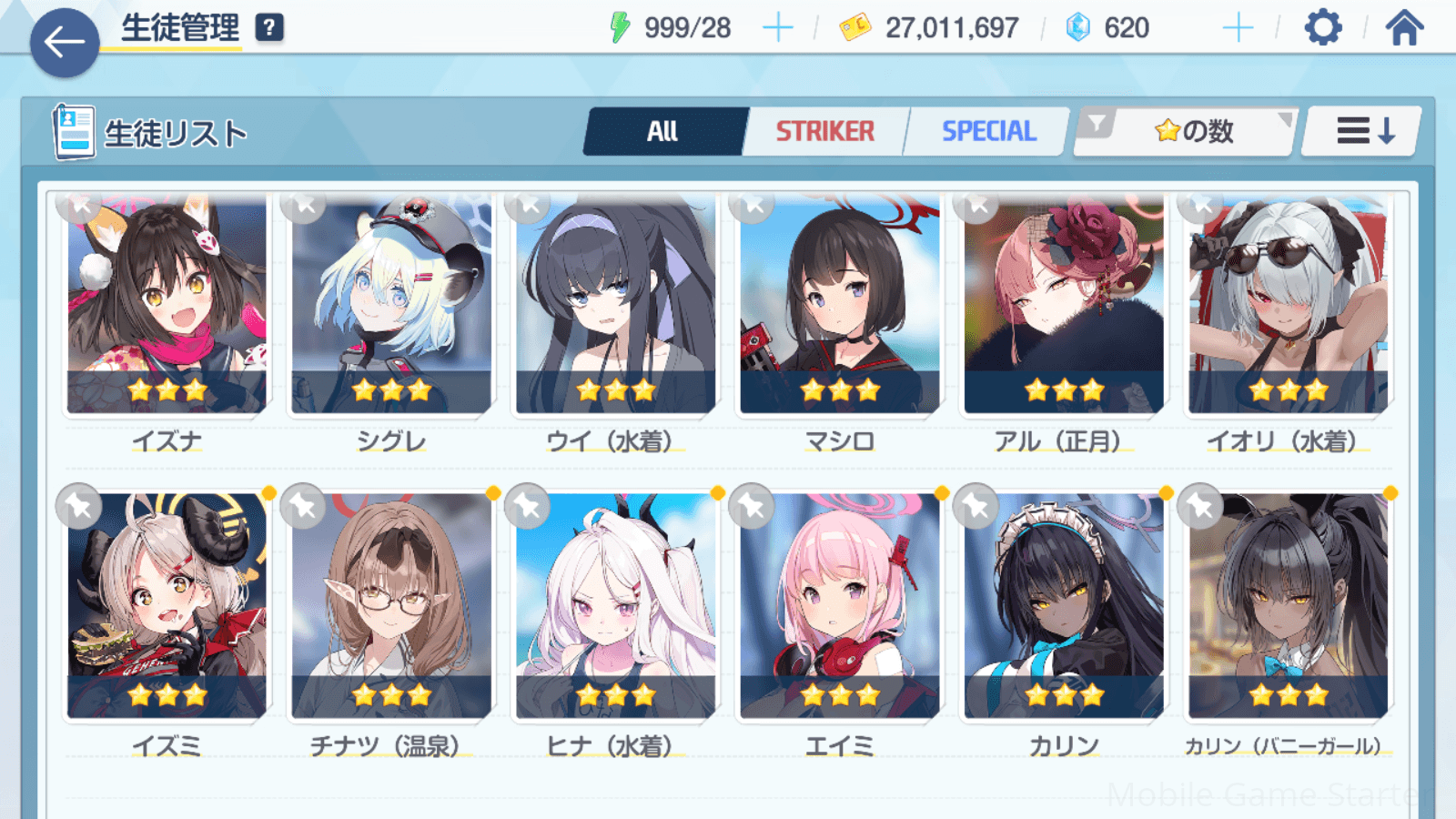Open the settings gear
This screenshot has height=819, width=1456.
[x=1322, y=28]
